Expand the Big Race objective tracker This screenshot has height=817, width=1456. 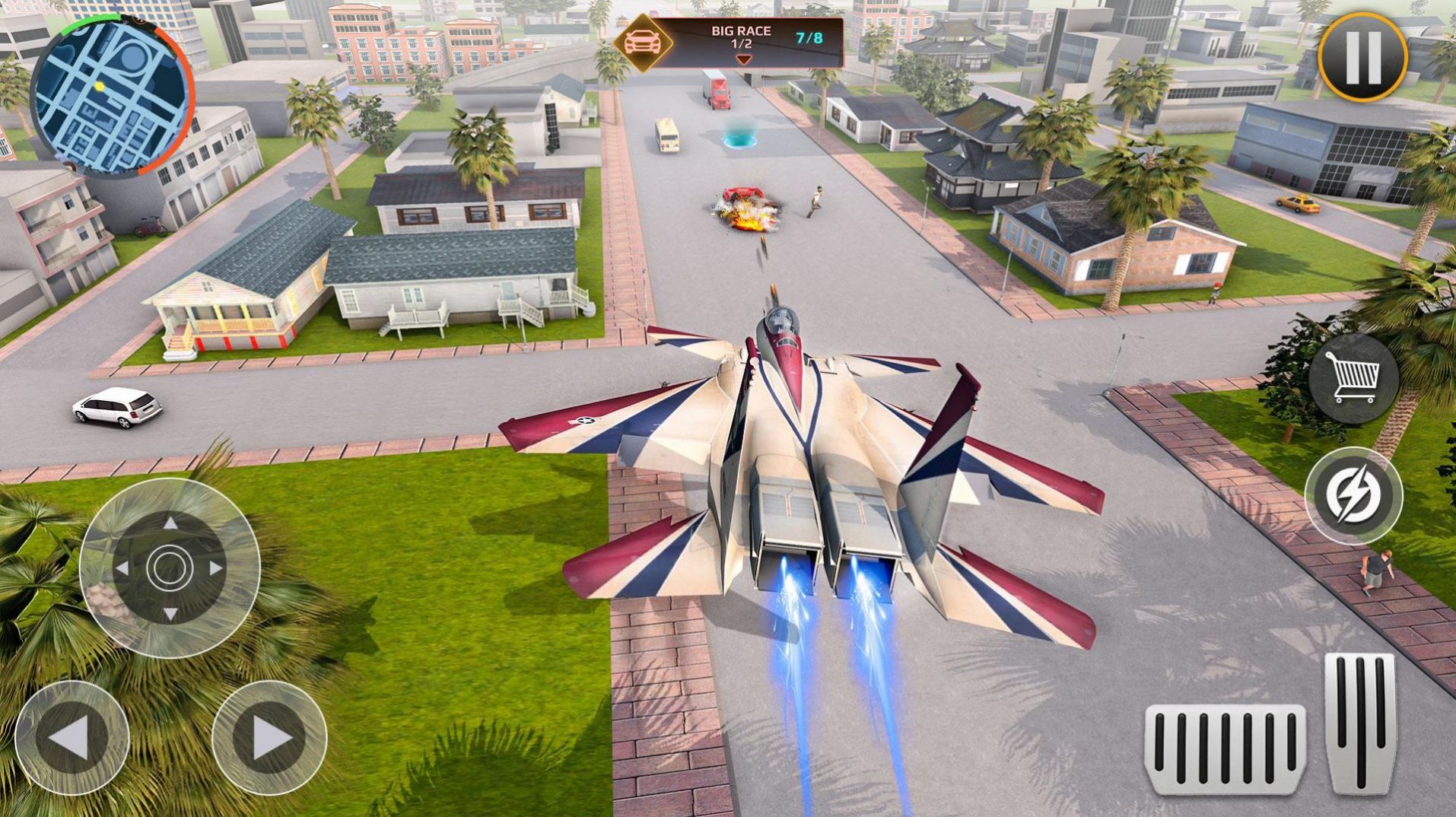point(742,59)
